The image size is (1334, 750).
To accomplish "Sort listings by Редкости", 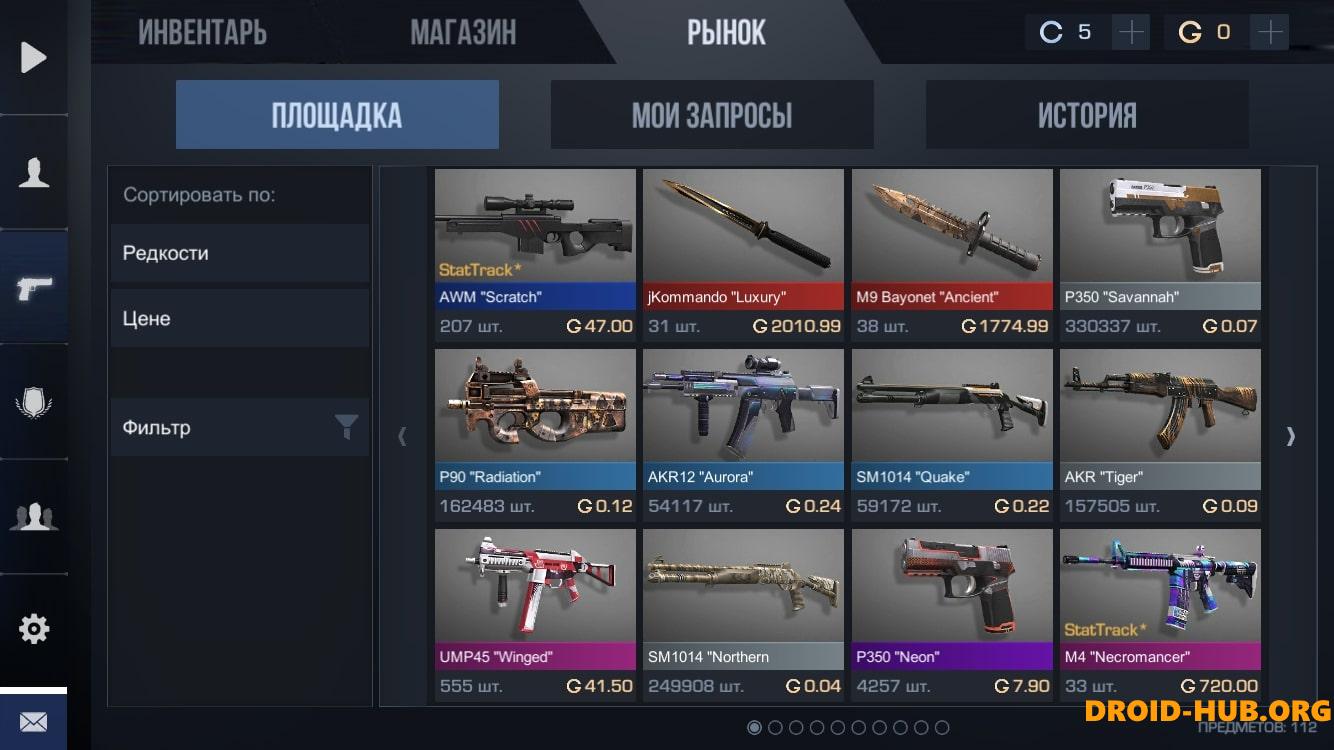I will (x=240, y=253).
